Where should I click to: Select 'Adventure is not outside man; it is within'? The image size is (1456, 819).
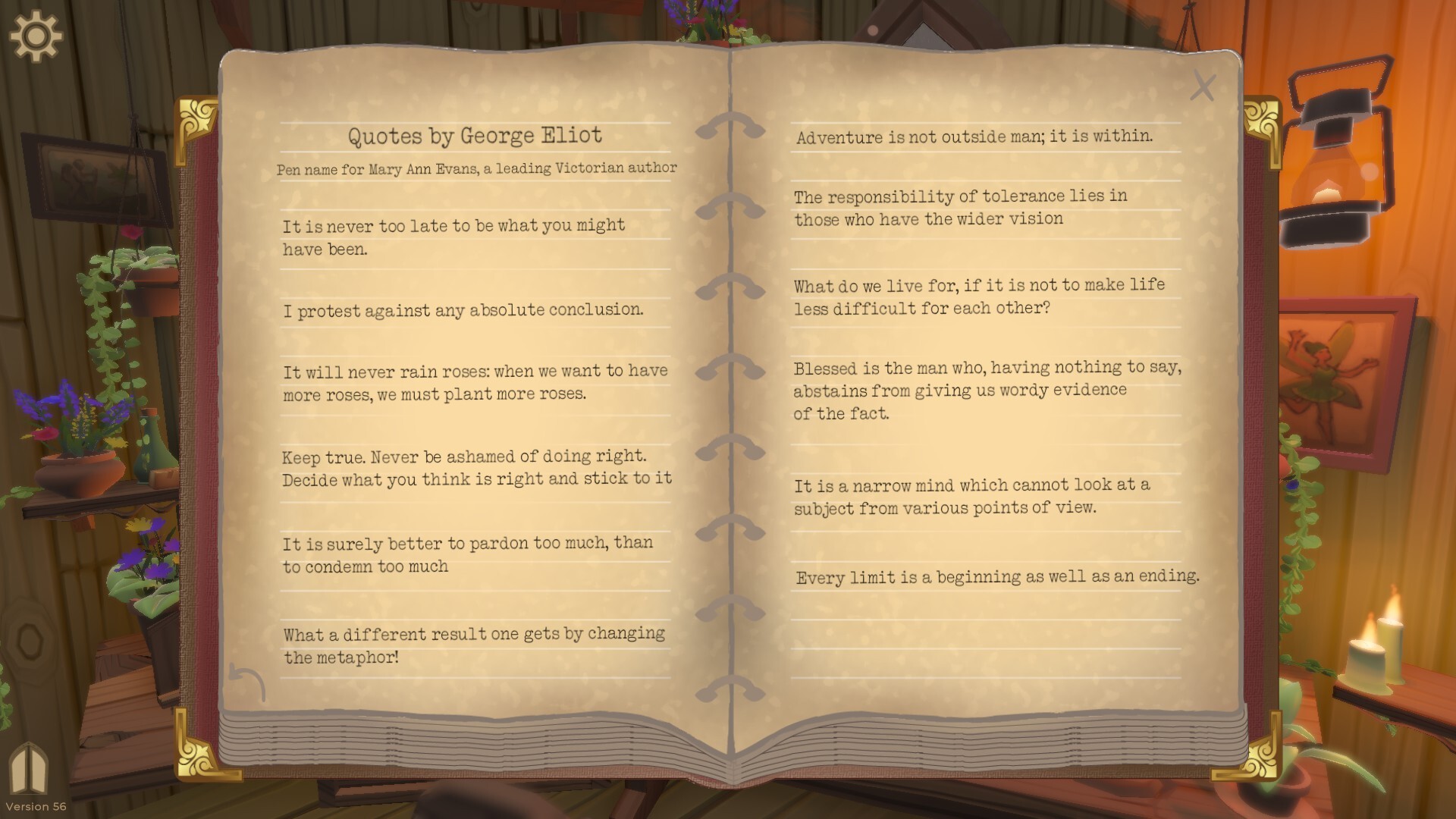[x=974, y=137]
